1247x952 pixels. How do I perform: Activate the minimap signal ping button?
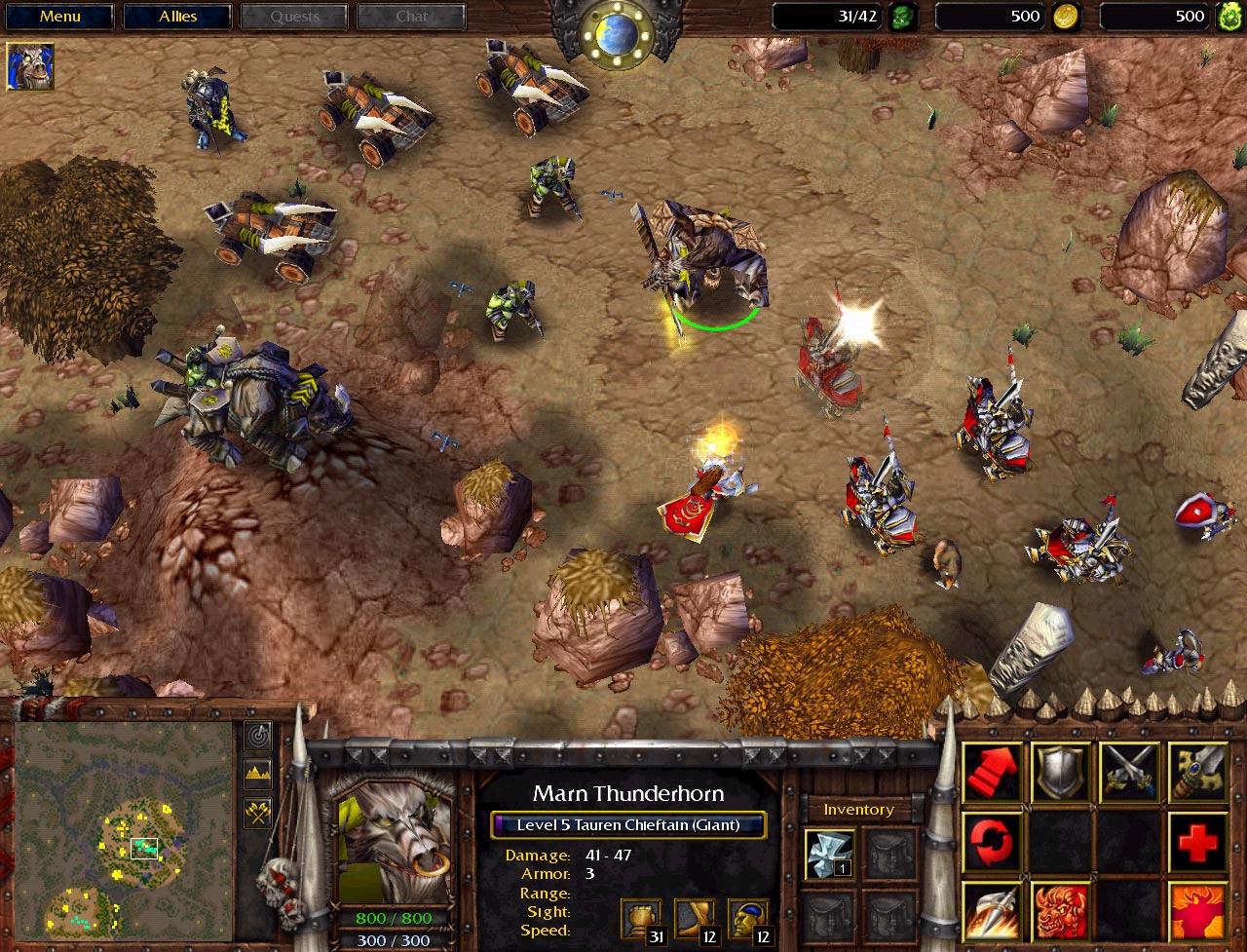(258, 737)
